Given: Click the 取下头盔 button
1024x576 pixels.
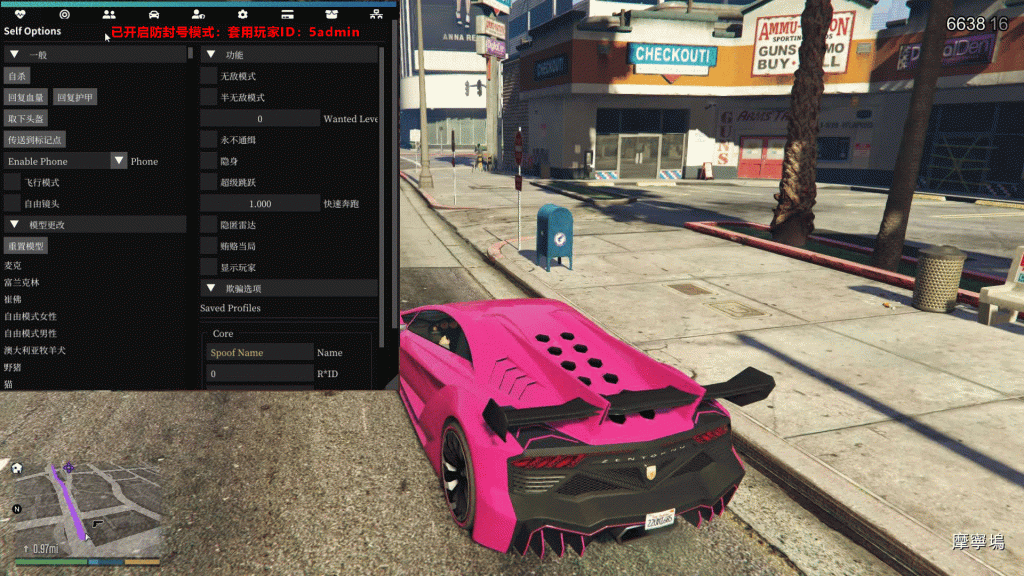Looking at the screenshot, I should [x=26, y=118].
